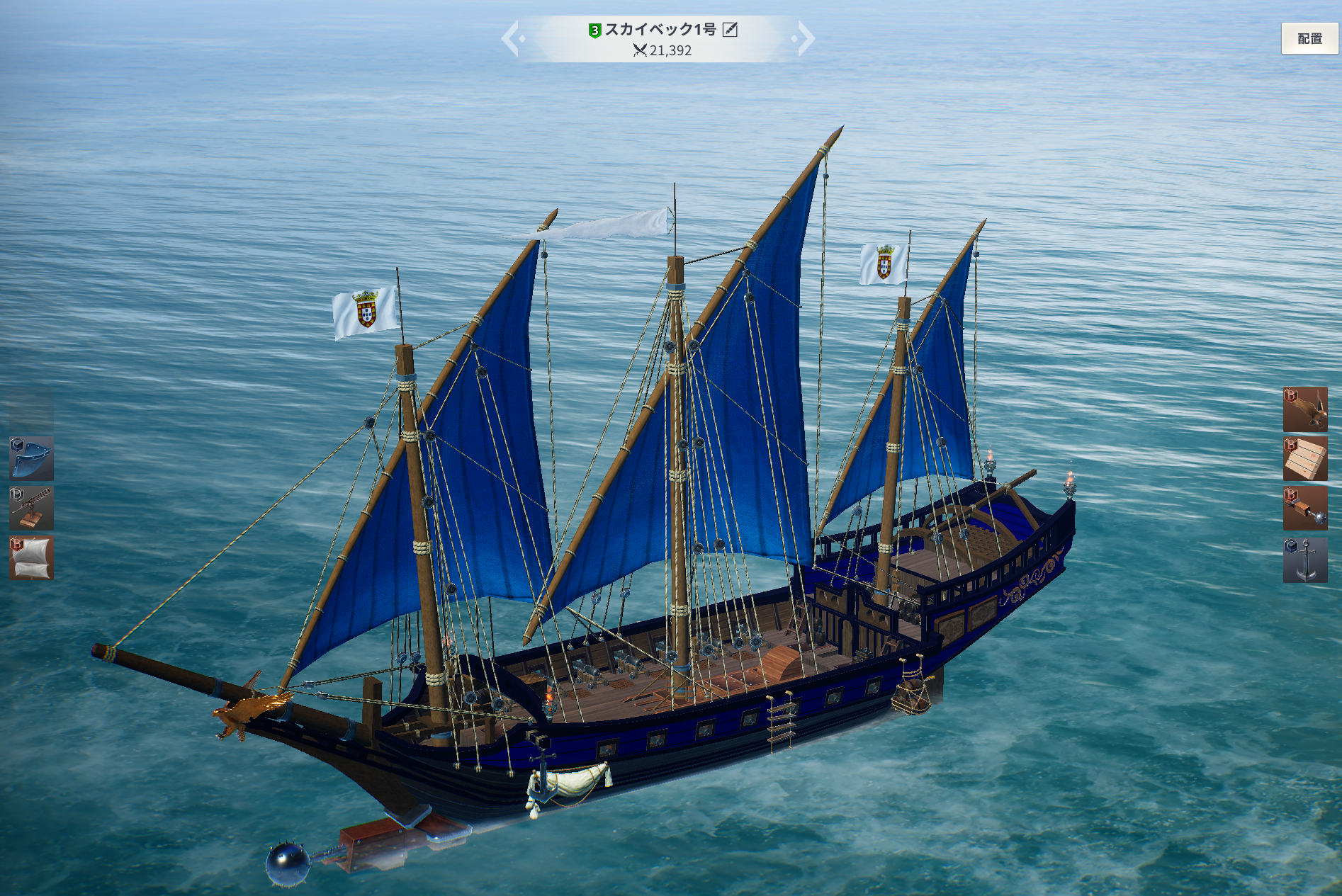Click the 配置 button
This screenshot has height=896, width=1342.
1309,39
